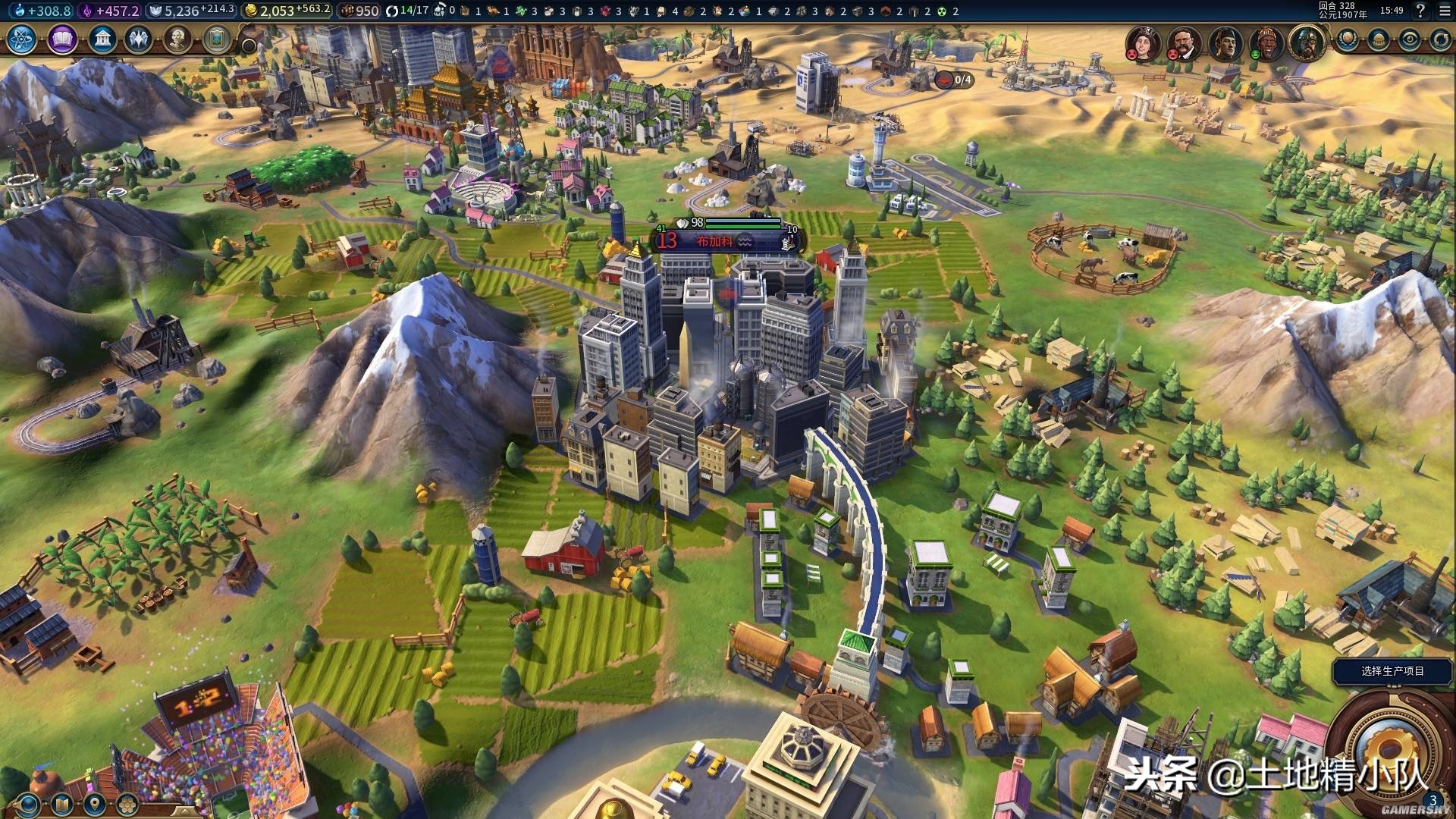Open the Great People bust icon

click(177, 39)
